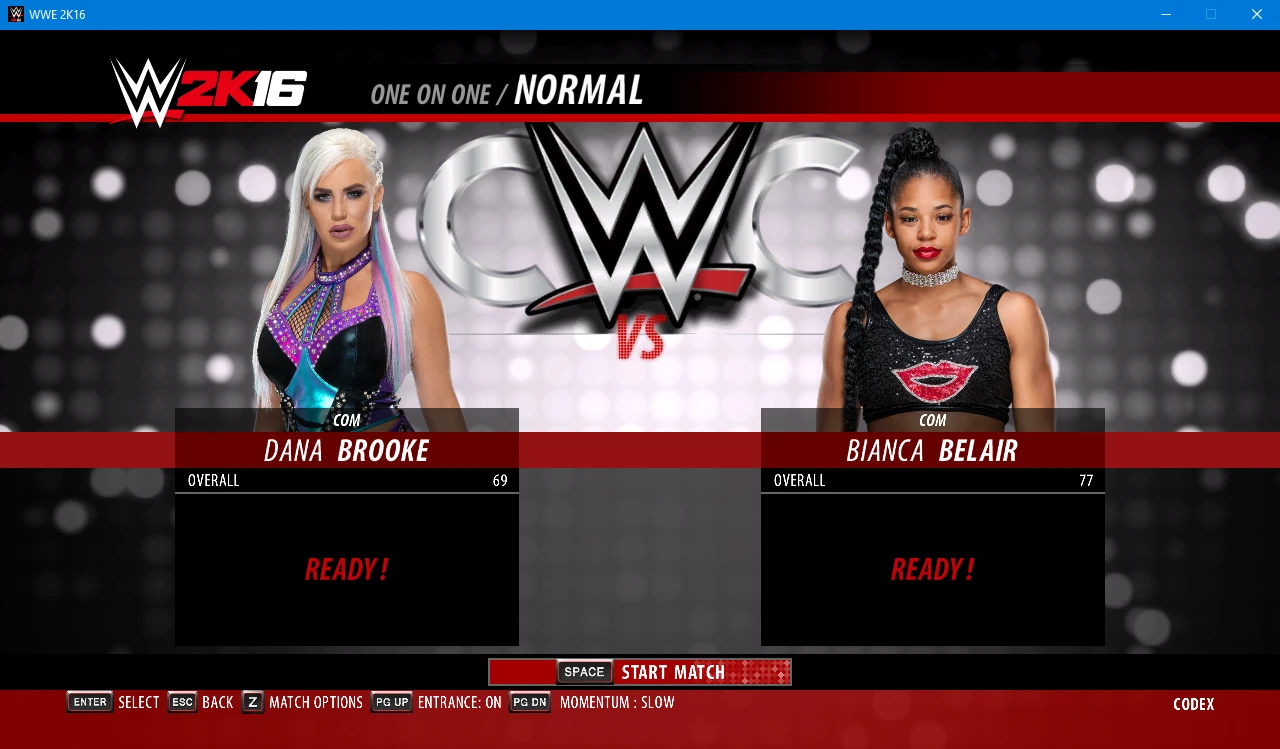The width and height of the screenshot is (1280, 749).
Task: Toggle COM control above Bianca Belair
Action: [x=932, y=420]
